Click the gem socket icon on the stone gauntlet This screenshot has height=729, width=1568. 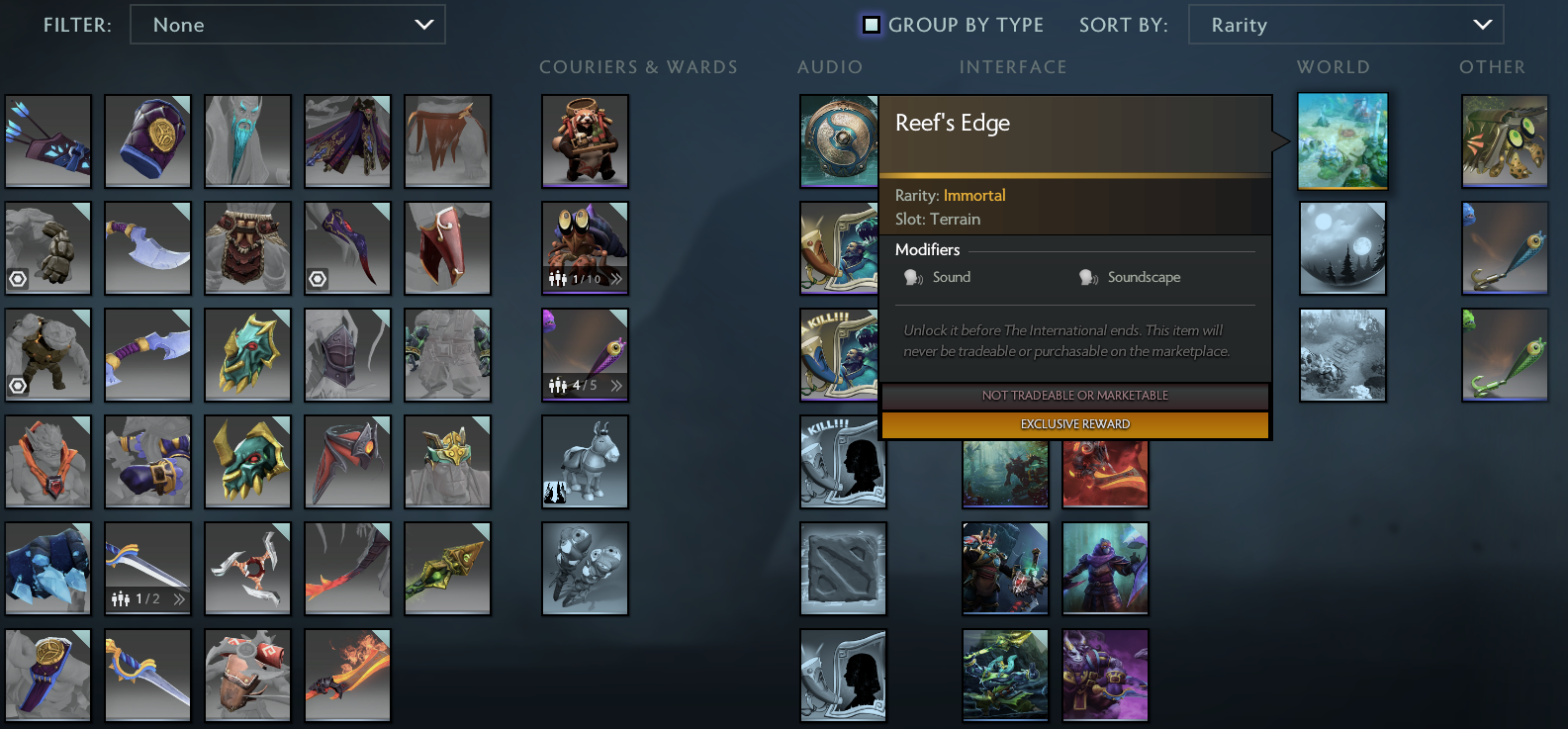(17, 278)
